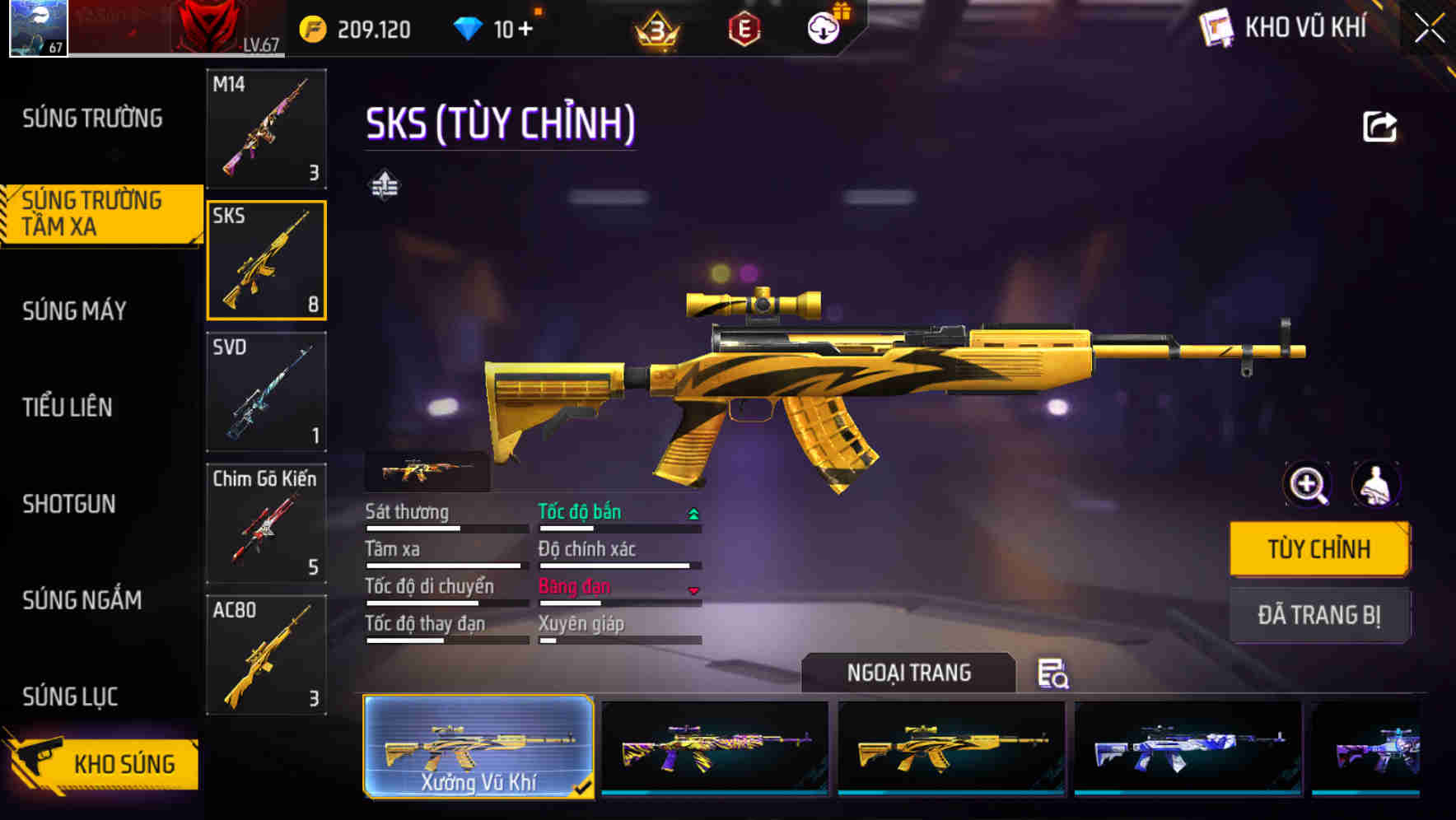This screenshot has width=1456, height=820.
Task: Open the Ngoại Trang tab
Action: (x=908, y=672)
